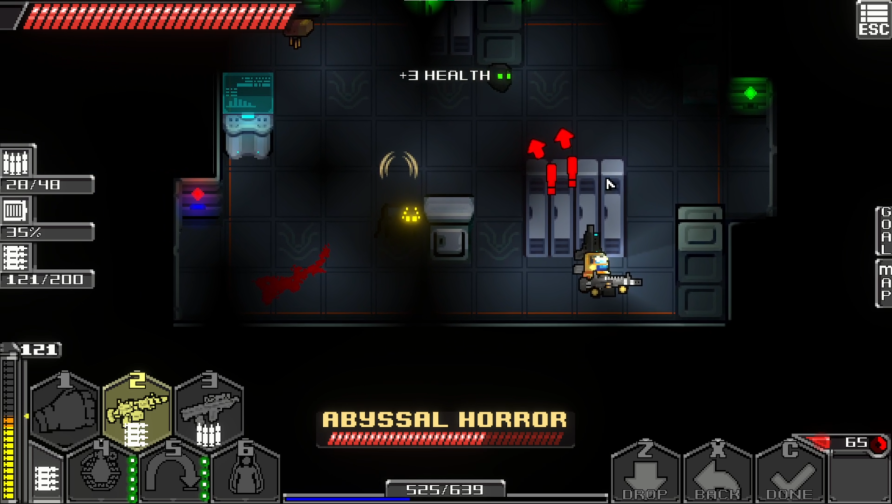Open the Goal tab

884,230
